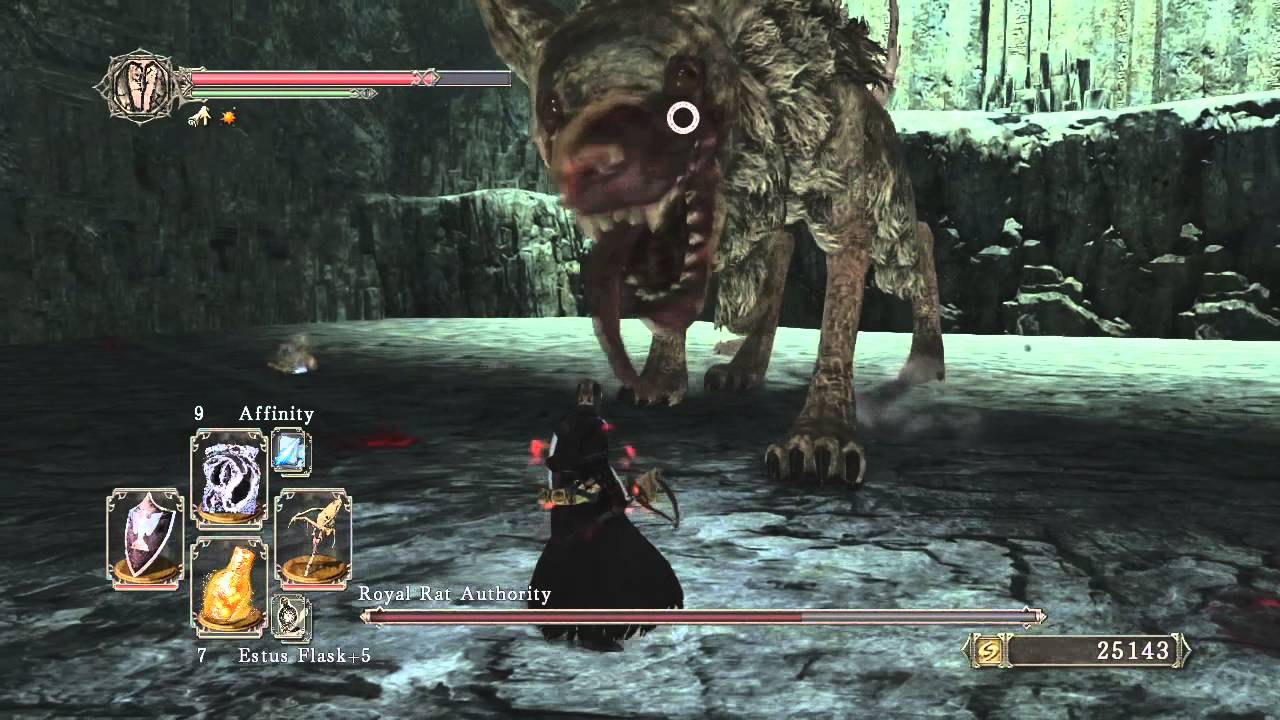
Task: Choose the white bird shield slot
Action: pos(145,537)
